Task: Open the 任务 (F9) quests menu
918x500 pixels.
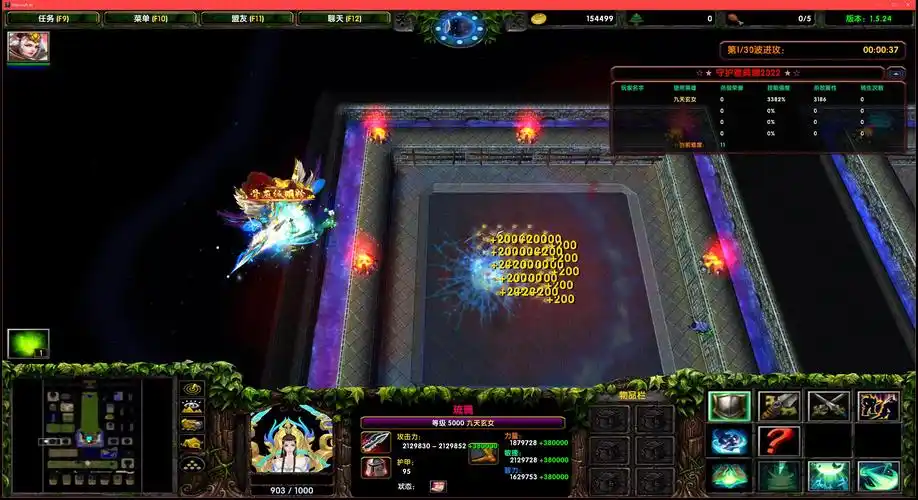Action: click(54, 18)
